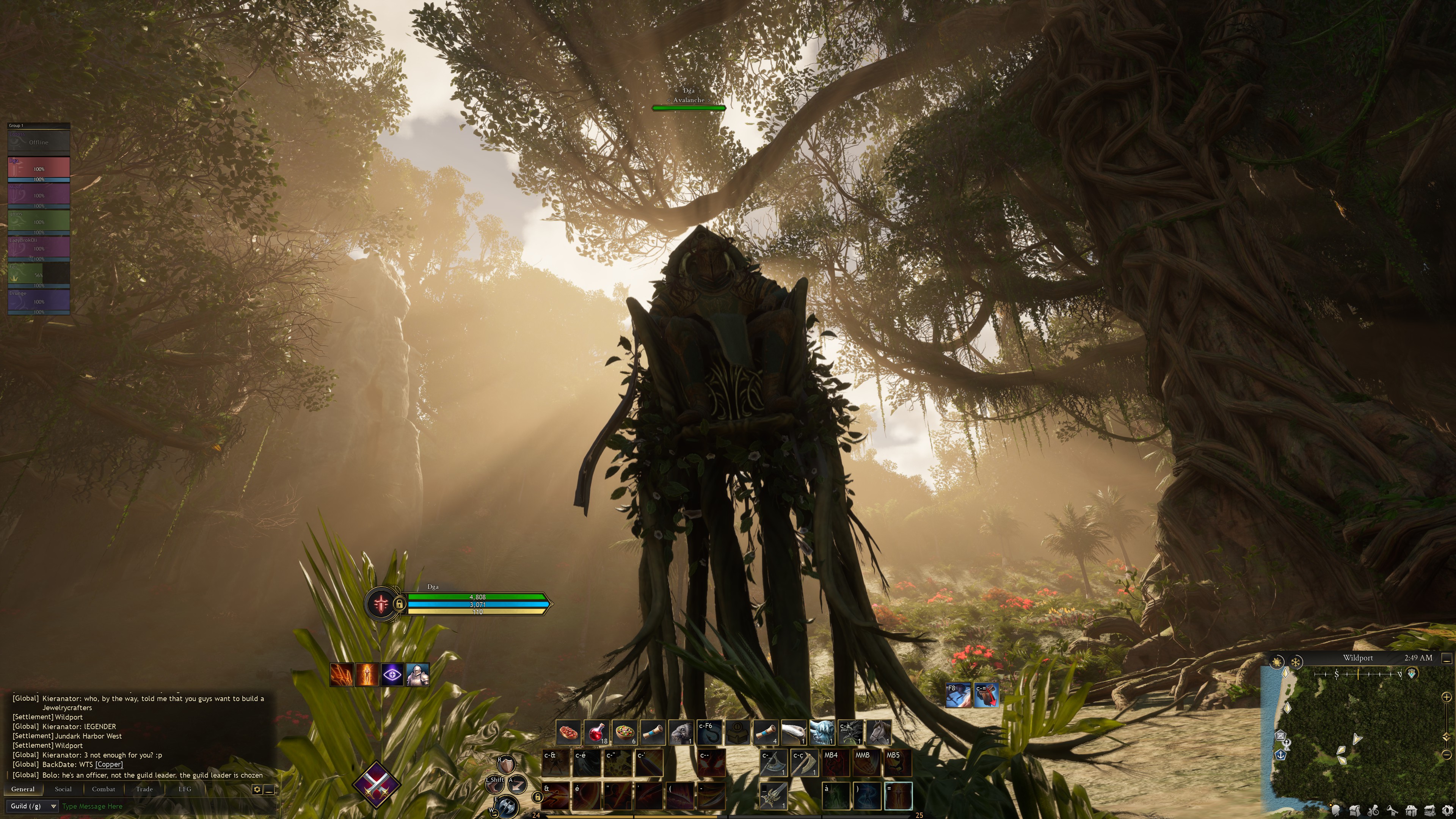Use the red health potion slot
The image size is (1456, 819).
coord(596,733)
